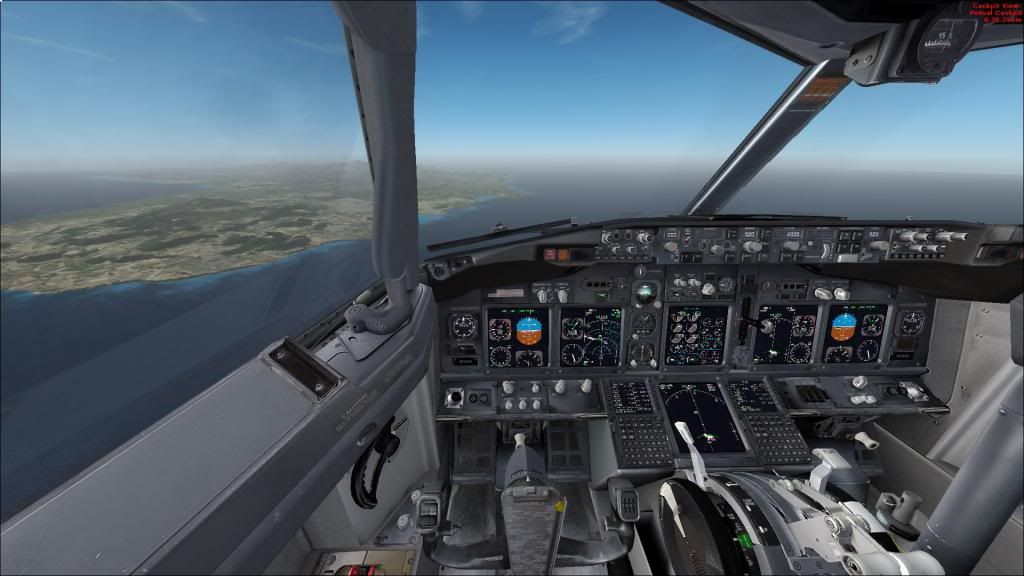The height and width of the screenshot is (576, 1024).
Task: Open the lower center pedestal display
Action: 703,416
